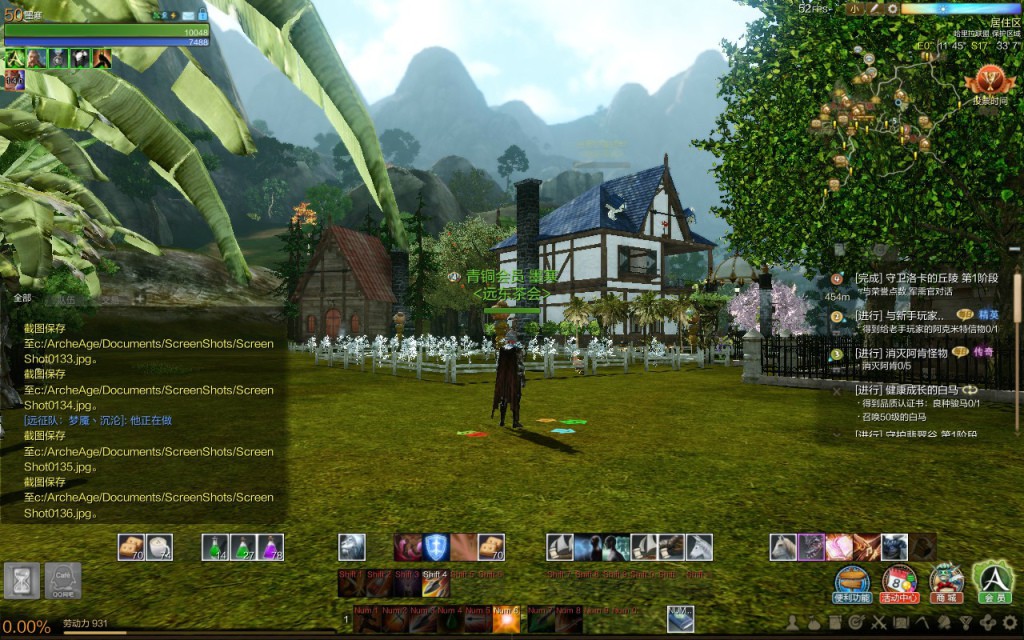Click the gear settings icon in the bottom-right corner
Viewport: 1024px width, 640px height.
(1012, 623)
